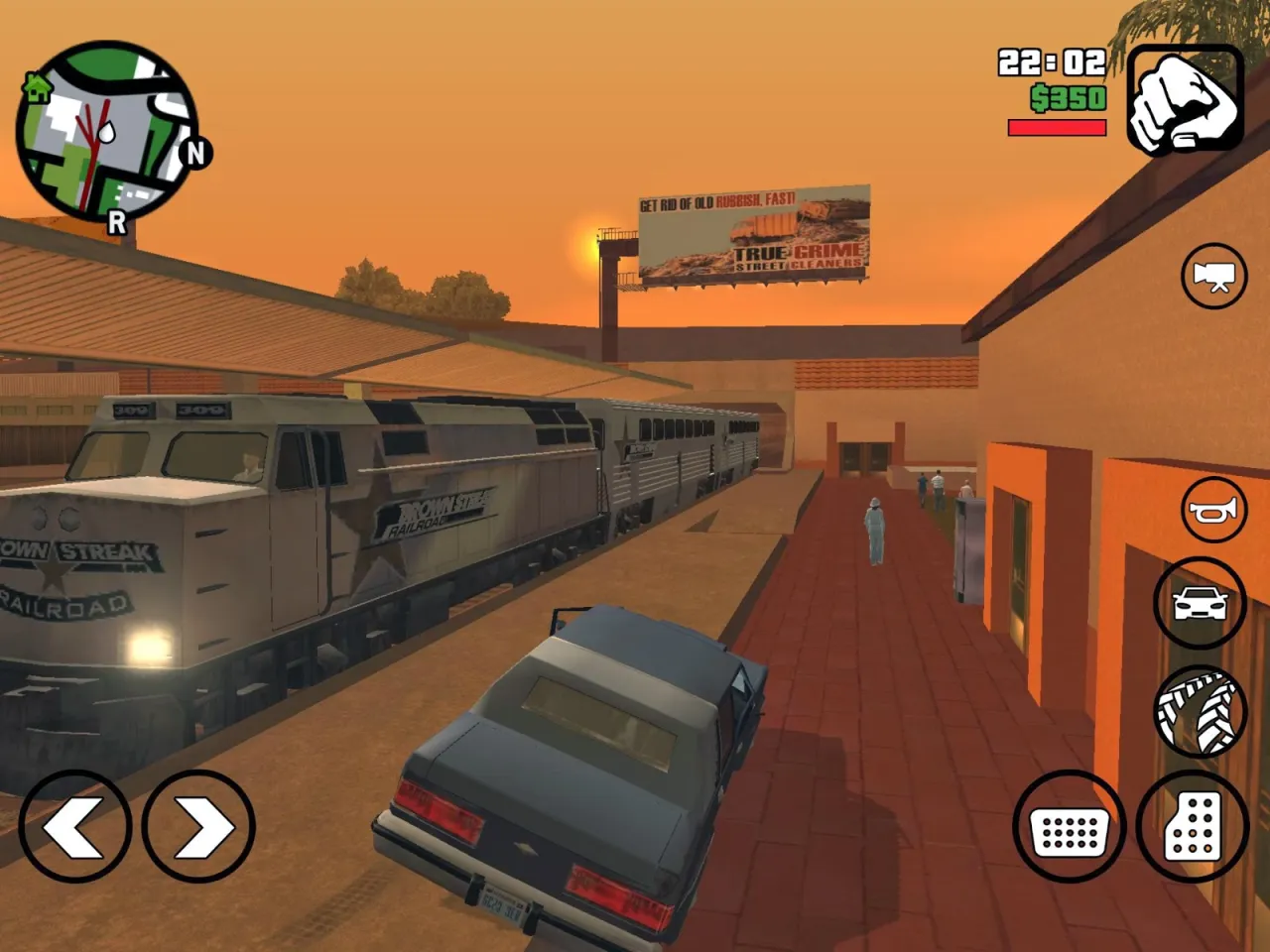This screenshot has height=952, width=1270.
Task: Engage the handbrake tire icon
Action: tap(1198, 706)
